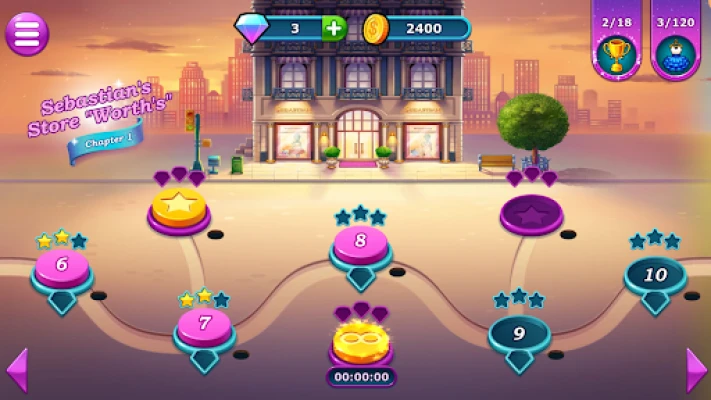
Task: Select level 10 node
Action: coord(655,275)
